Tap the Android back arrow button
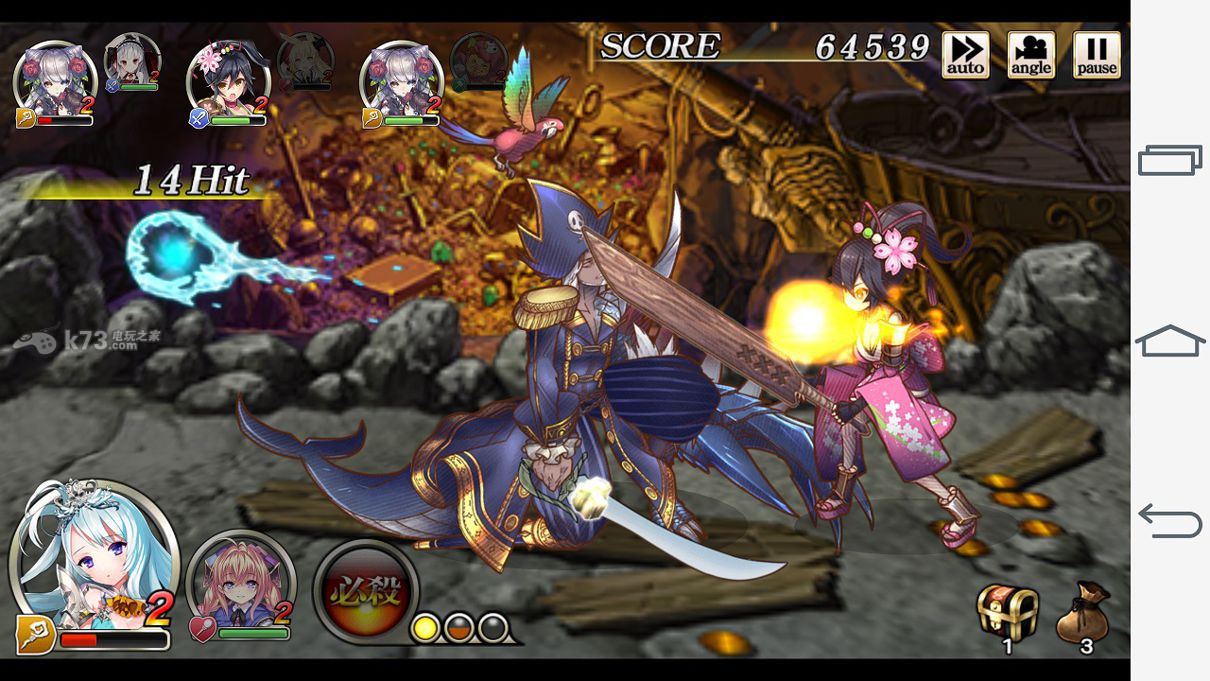1210x681 pixels. click(x=1170, y=521)
